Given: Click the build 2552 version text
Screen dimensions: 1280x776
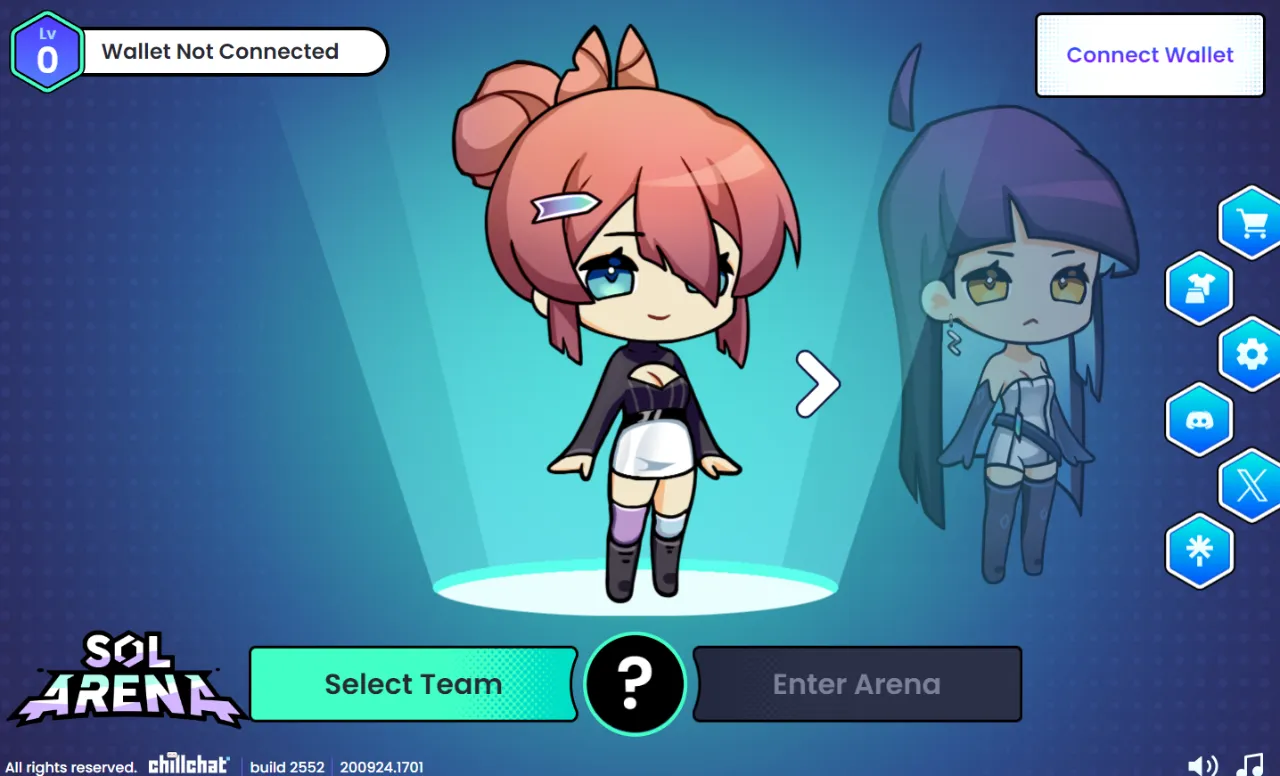Looking at the screenshot, I should point(288,768).
